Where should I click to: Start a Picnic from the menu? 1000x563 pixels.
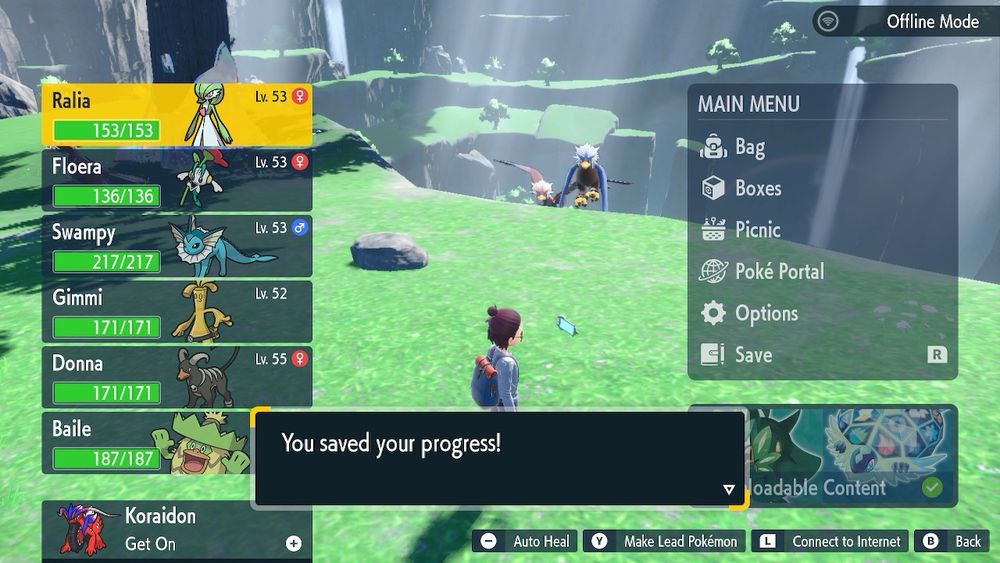coord(757,229)
